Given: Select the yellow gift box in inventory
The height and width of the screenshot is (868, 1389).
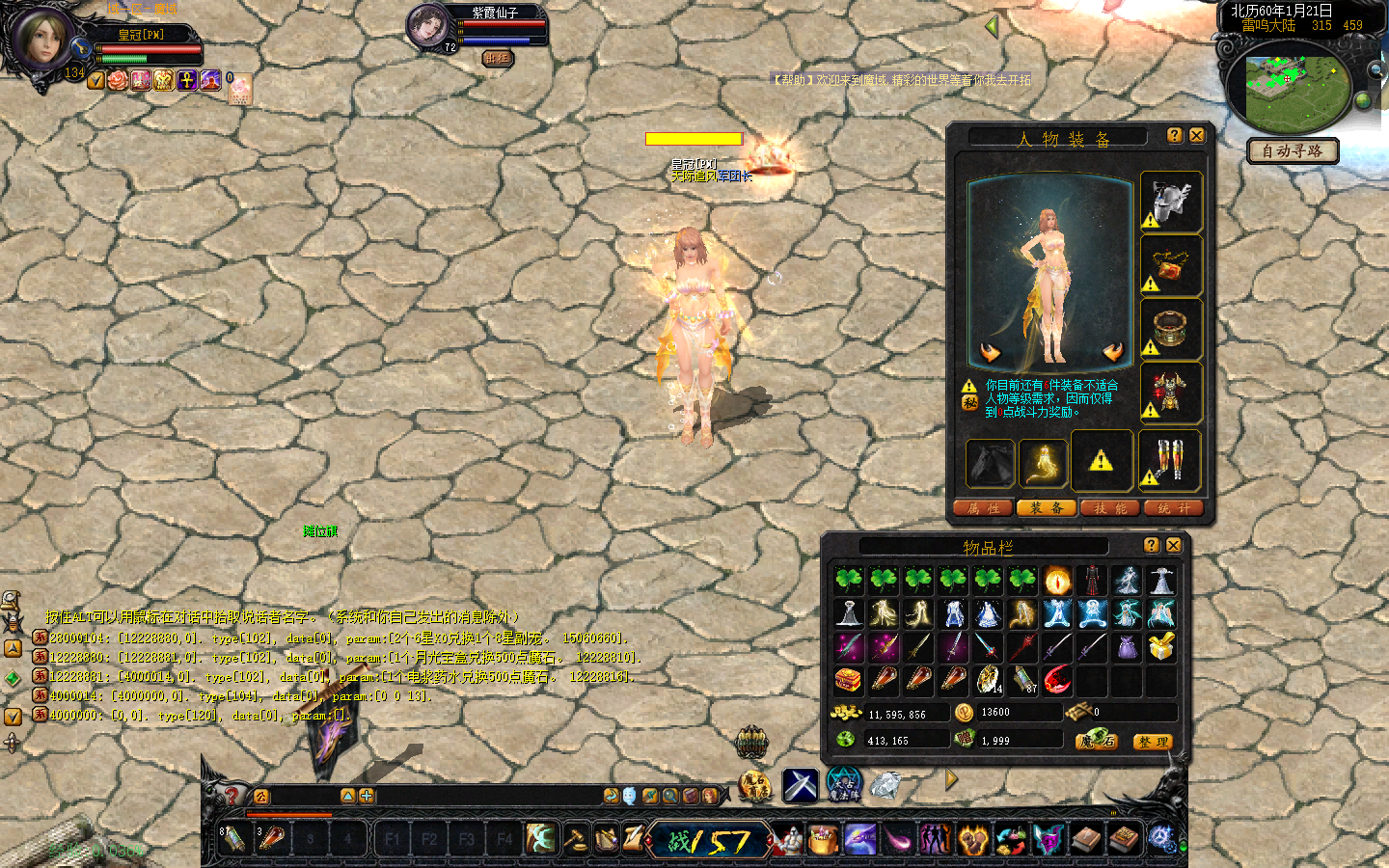Looking at the screenshot, I should 1161,646.
